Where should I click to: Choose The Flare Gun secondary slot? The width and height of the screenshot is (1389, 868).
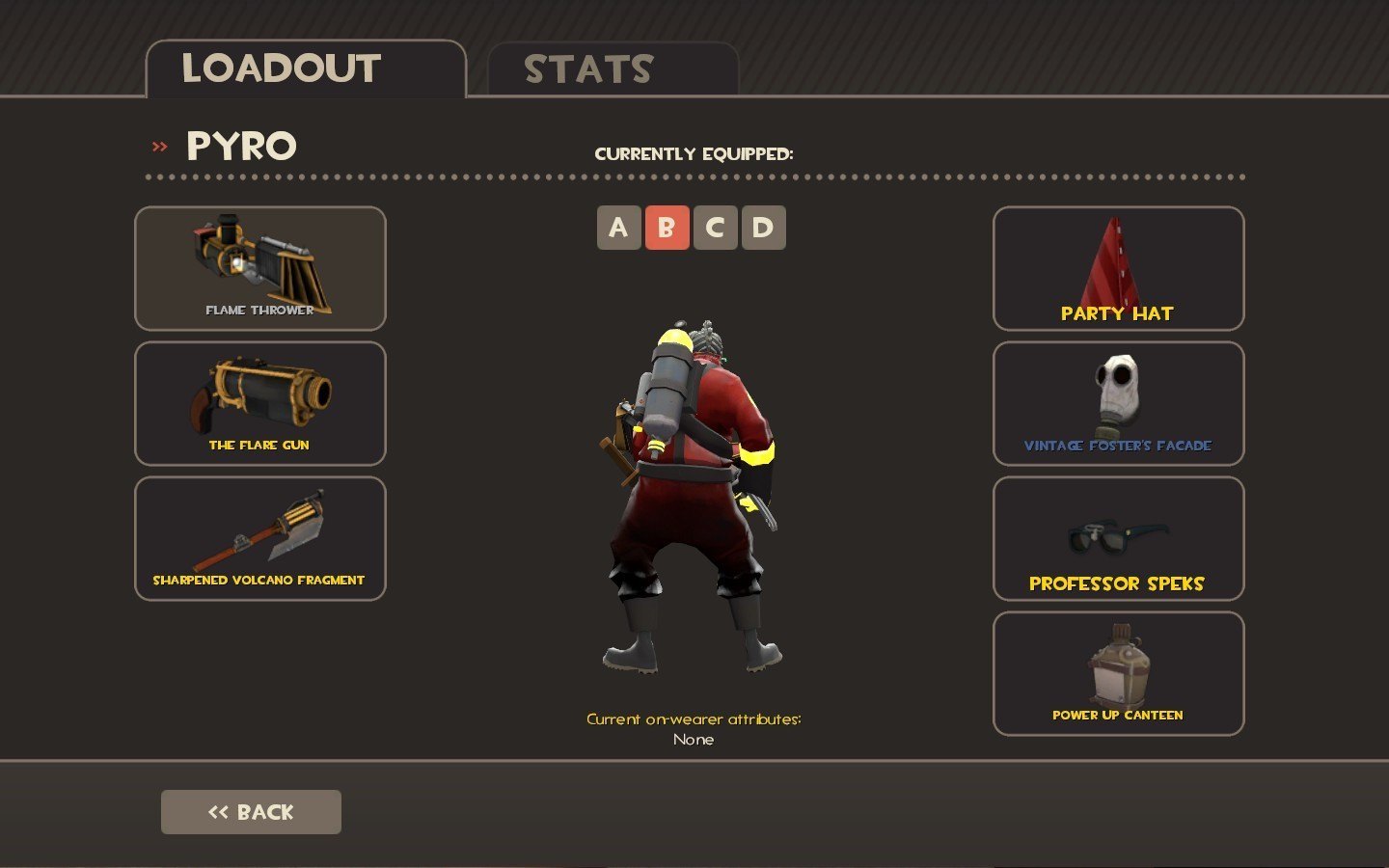[x=260, y=403]
